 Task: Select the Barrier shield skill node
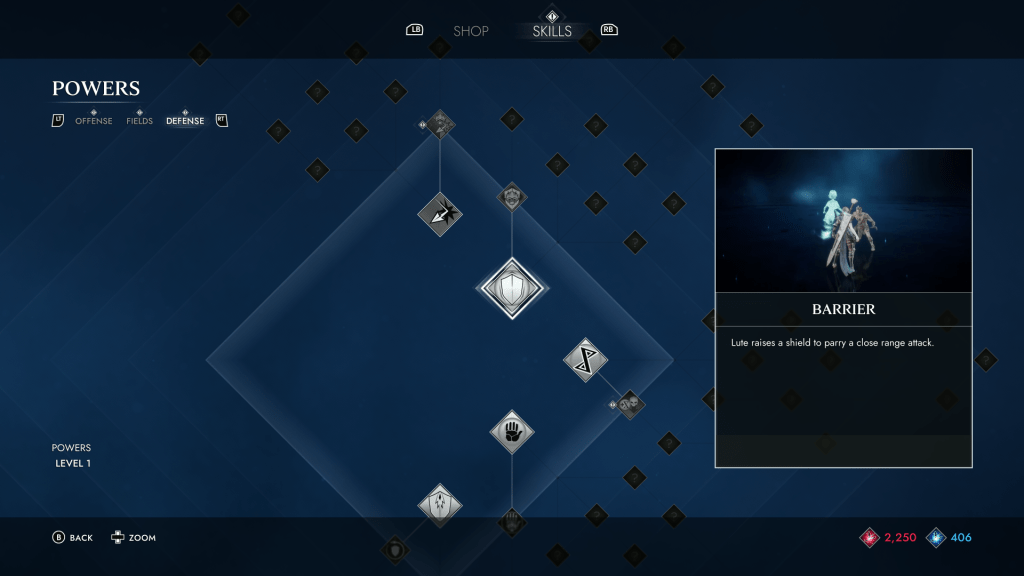click(511, 289)
